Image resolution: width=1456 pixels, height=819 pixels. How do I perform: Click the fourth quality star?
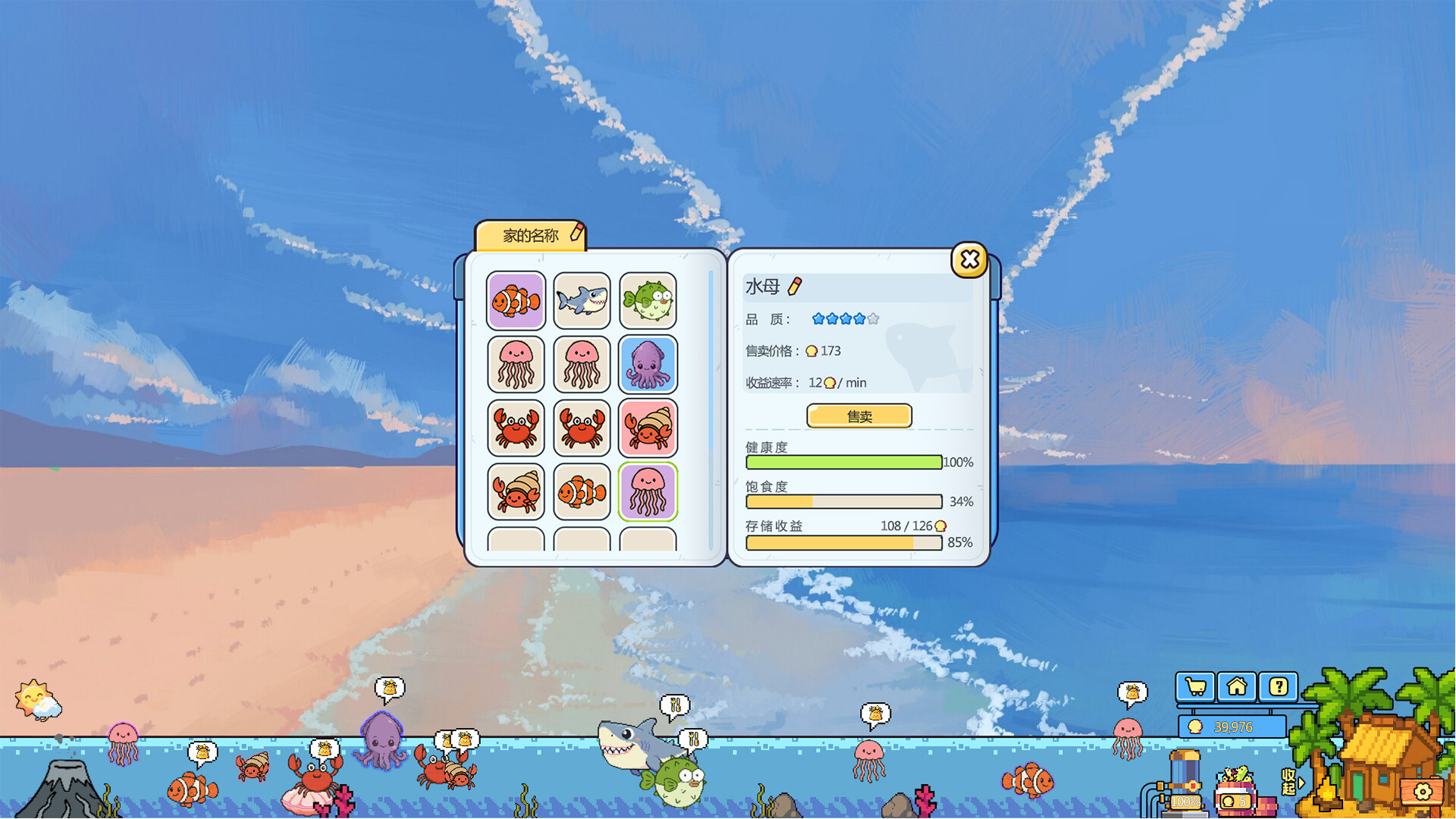(x=858, y=319)
